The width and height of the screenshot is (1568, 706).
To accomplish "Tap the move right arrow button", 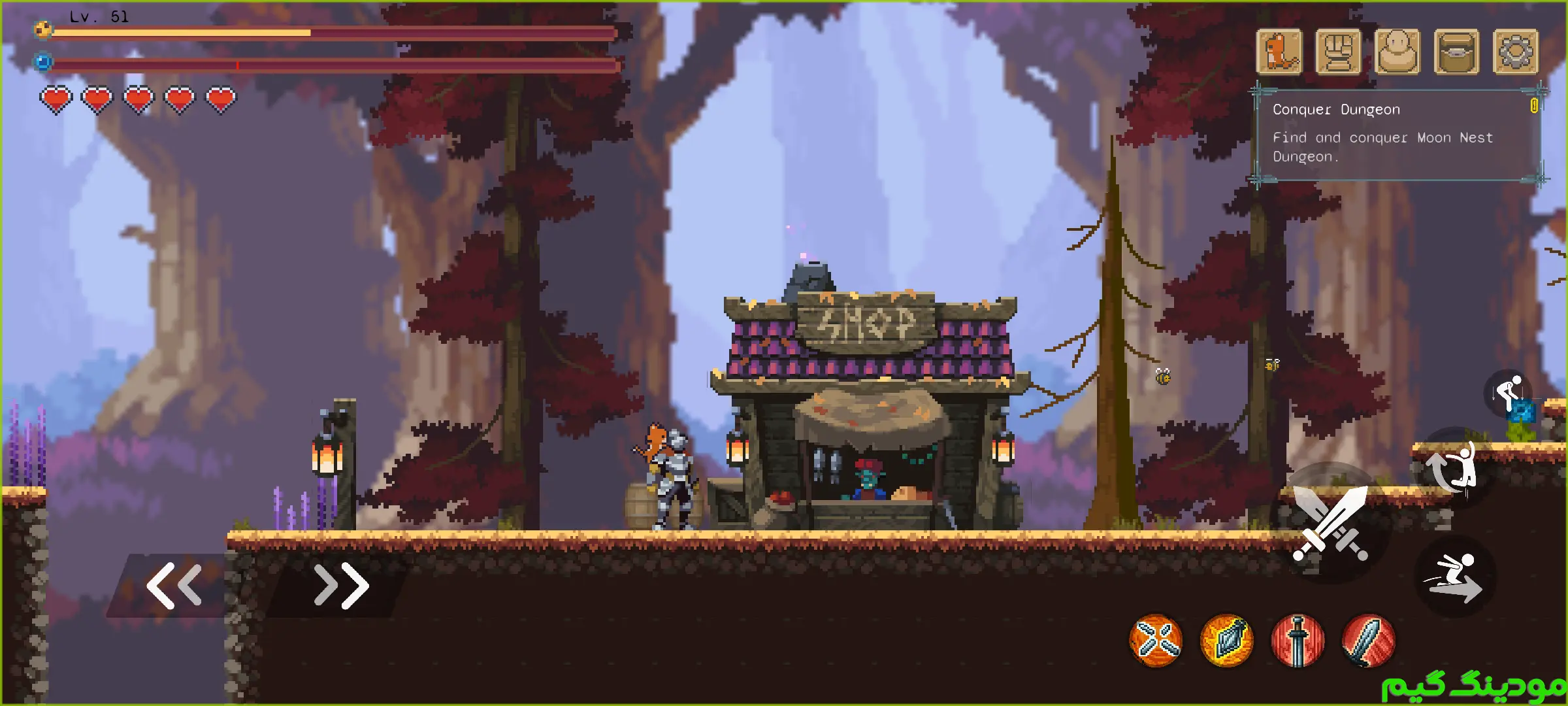I will (x=341, y=586).
